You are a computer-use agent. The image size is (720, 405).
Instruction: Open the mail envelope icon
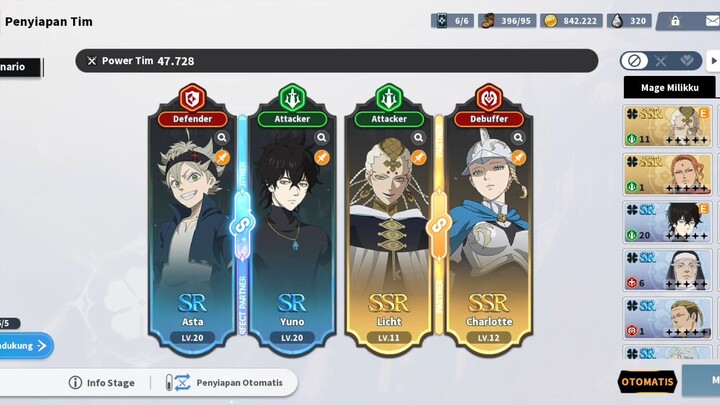[x=712, y=20]
